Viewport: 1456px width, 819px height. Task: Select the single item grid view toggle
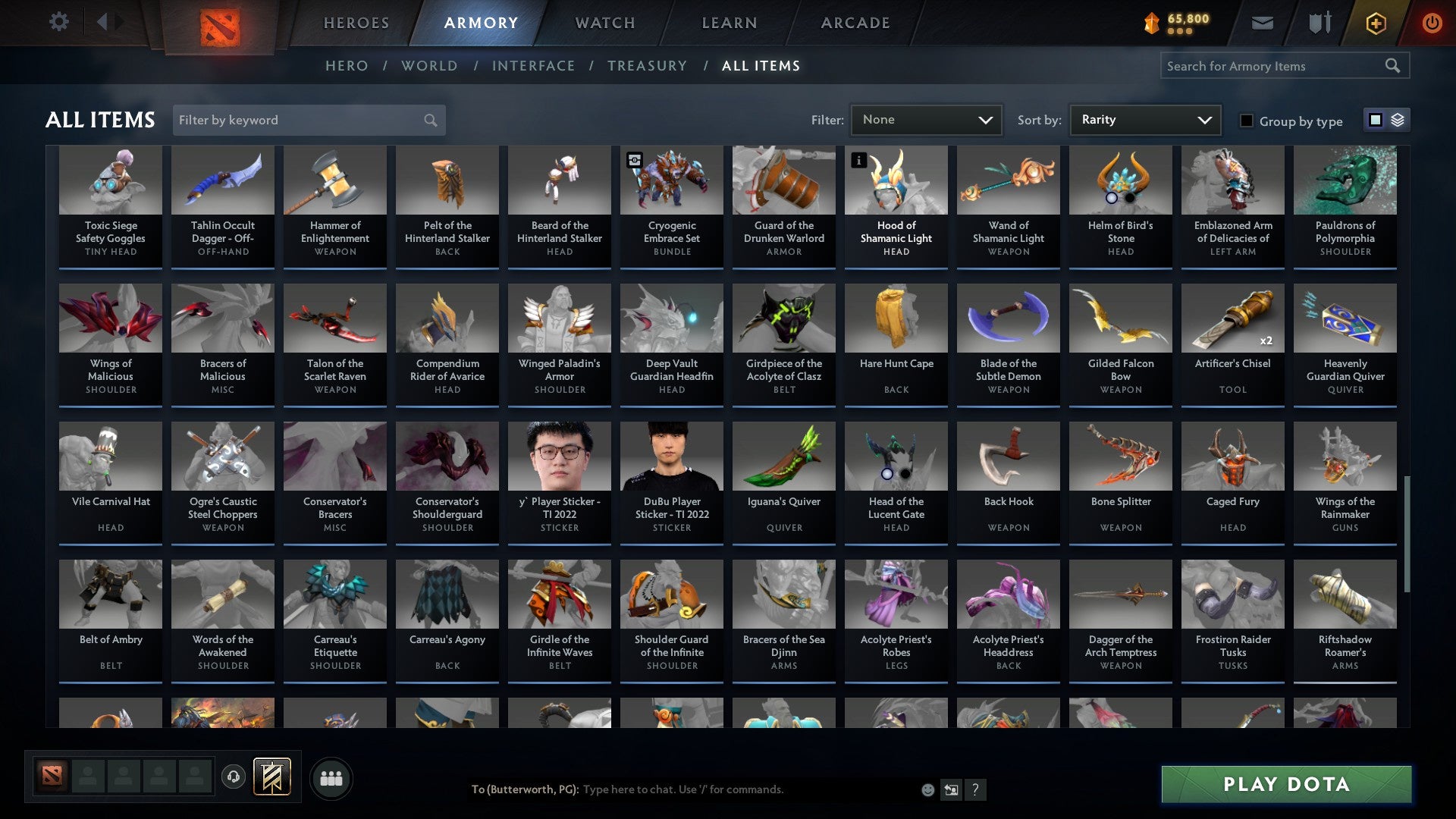point(1375,120)
